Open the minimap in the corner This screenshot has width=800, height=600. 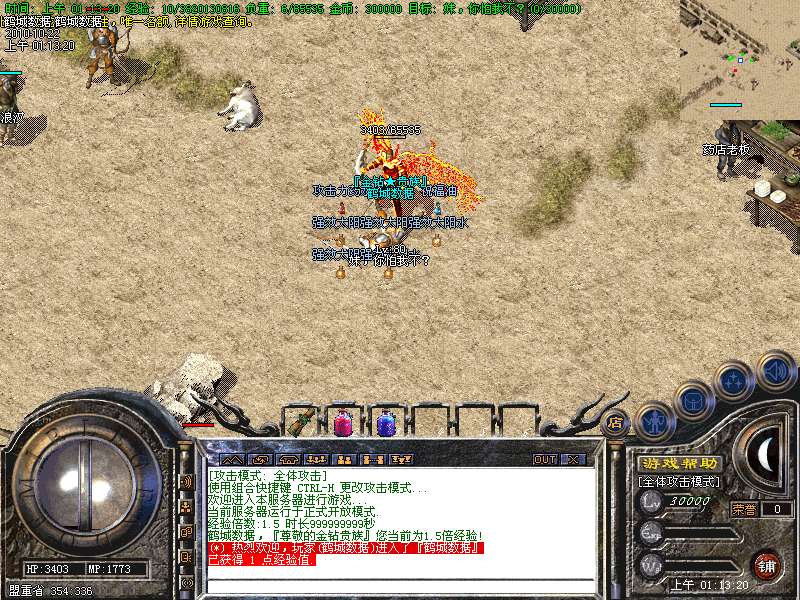pyautogui.click(x=740, y=50)
